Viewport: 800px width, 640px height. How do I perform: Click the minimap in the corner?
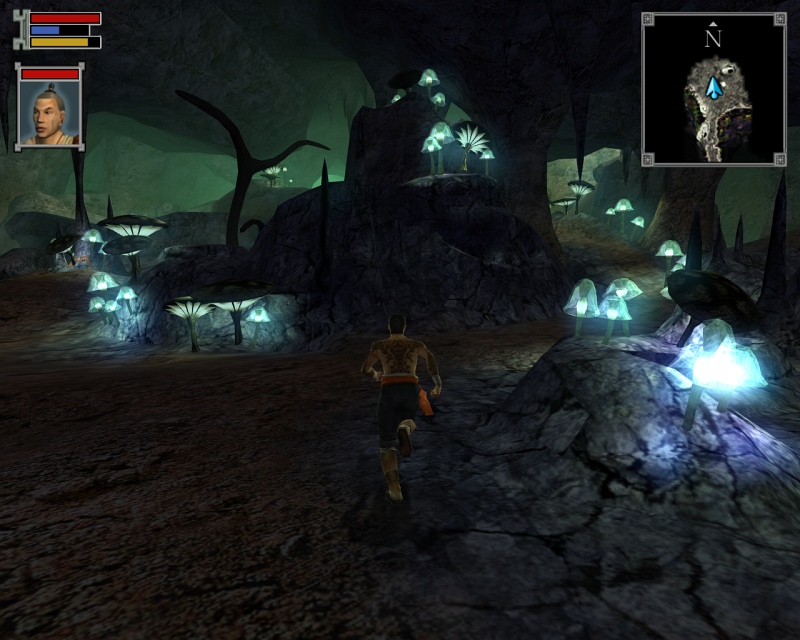click(x=713, y=88)
